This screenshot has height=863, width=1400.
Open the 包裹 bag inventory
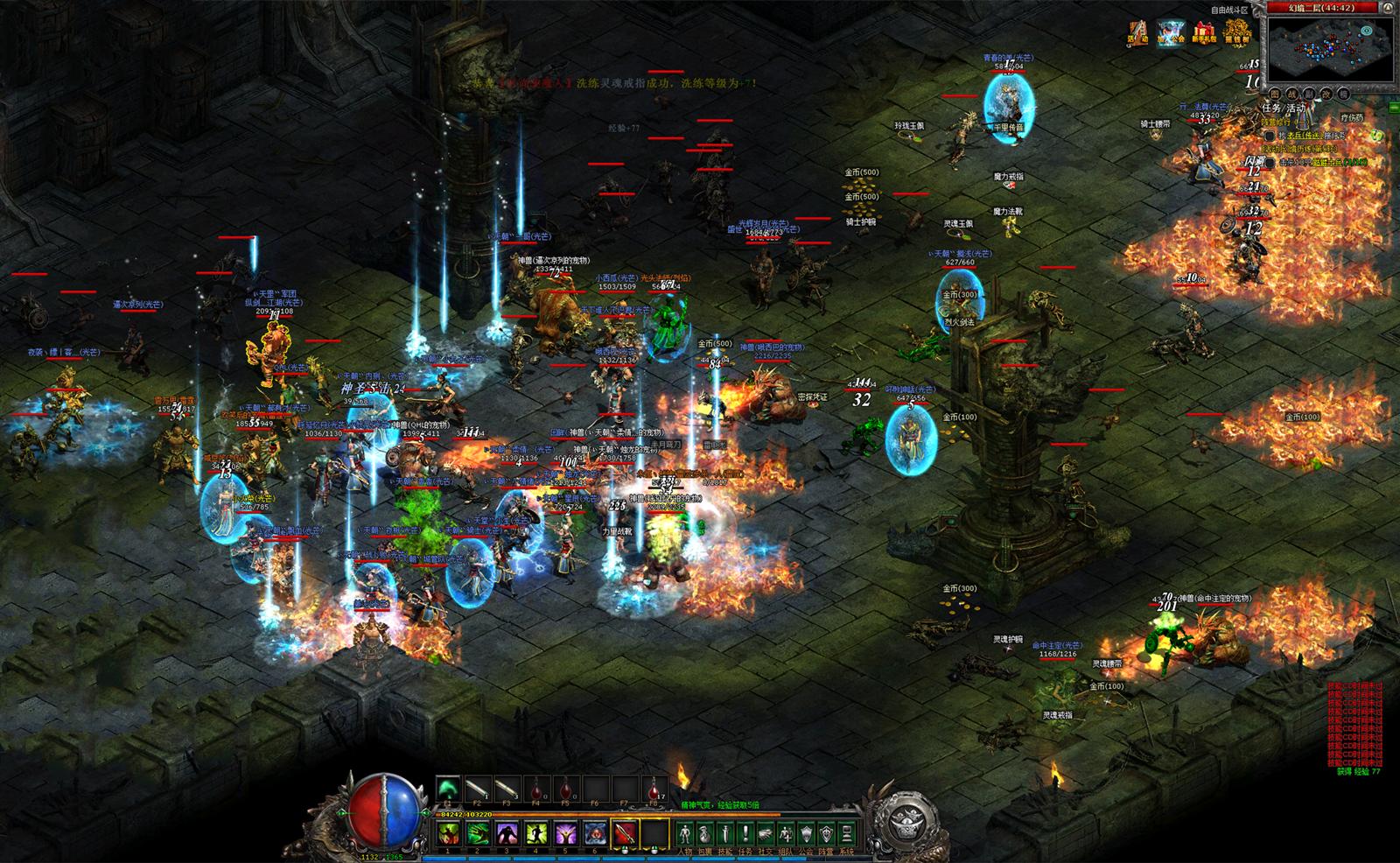coord(705,834)
